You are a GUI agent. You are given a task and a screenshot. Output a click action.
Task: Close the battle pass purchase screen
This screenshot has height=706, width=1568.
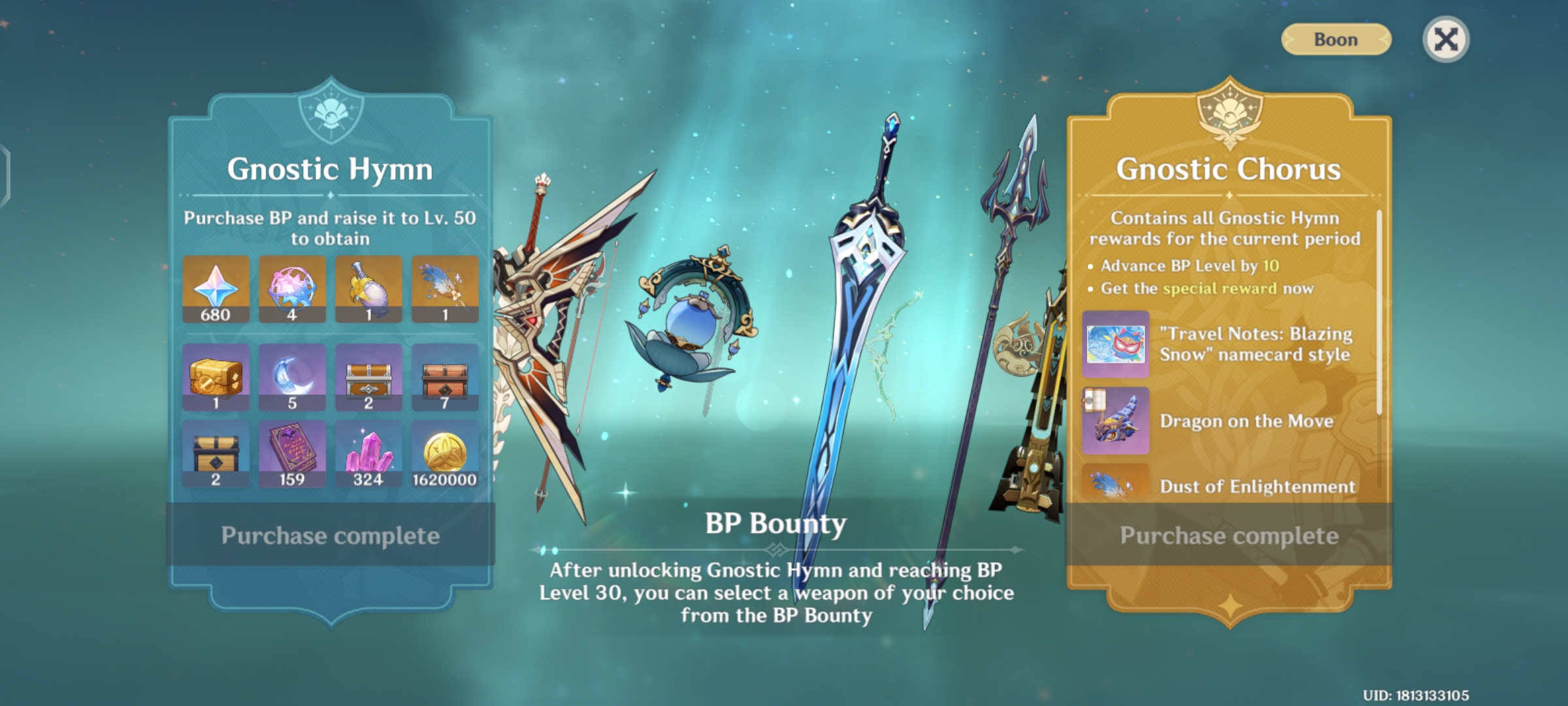pyautogui.click(x=1445, y=40)
